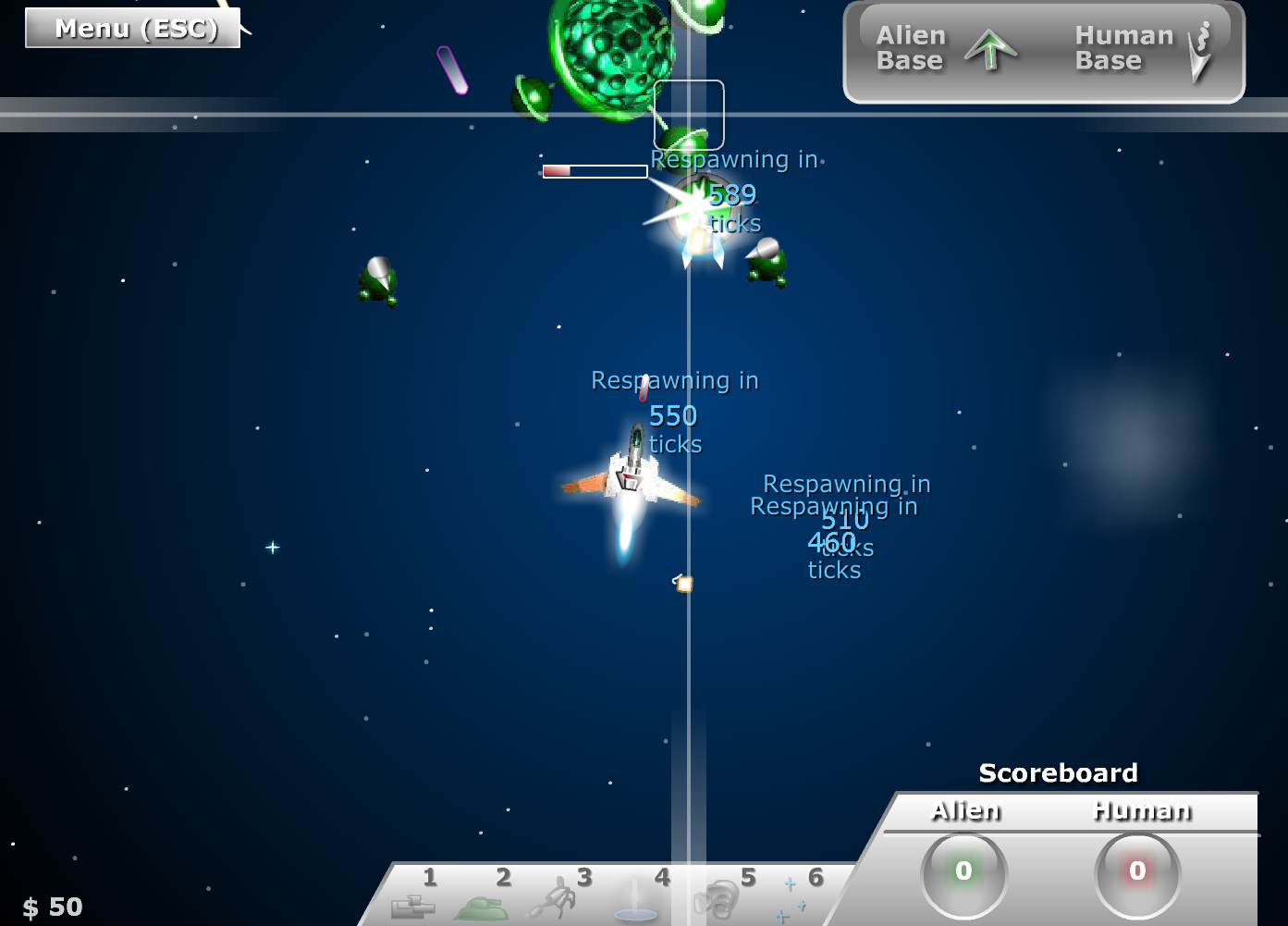Viewport: 1288px width, 926px height.
Task: Select the robot walker unit in slot 3
Action: (556, 899)
